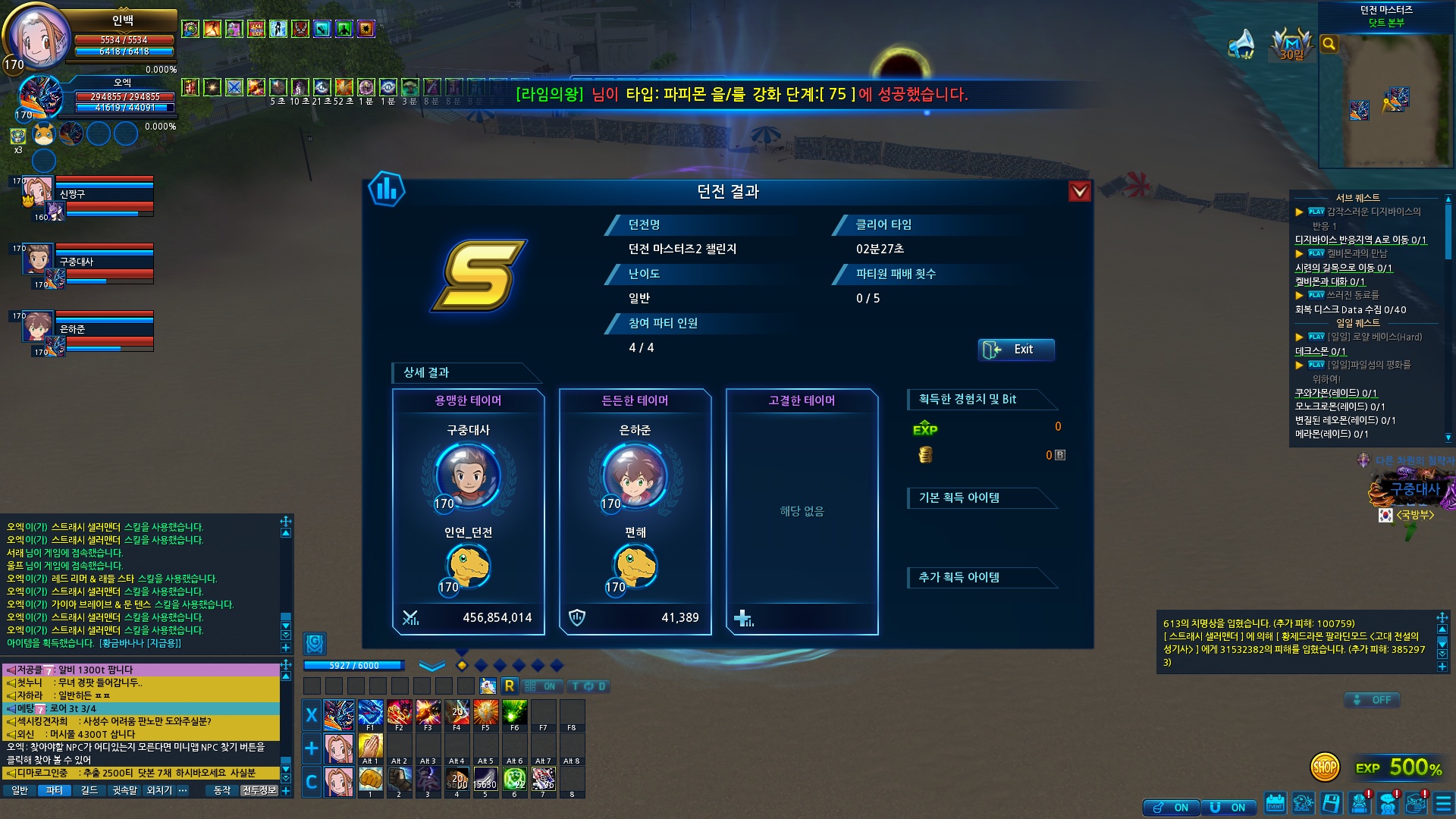Image resolution: width=1456 pixels, height=819 pixels.
Task: Open the EVENT calendar icon
Action: click(1276, 804)
